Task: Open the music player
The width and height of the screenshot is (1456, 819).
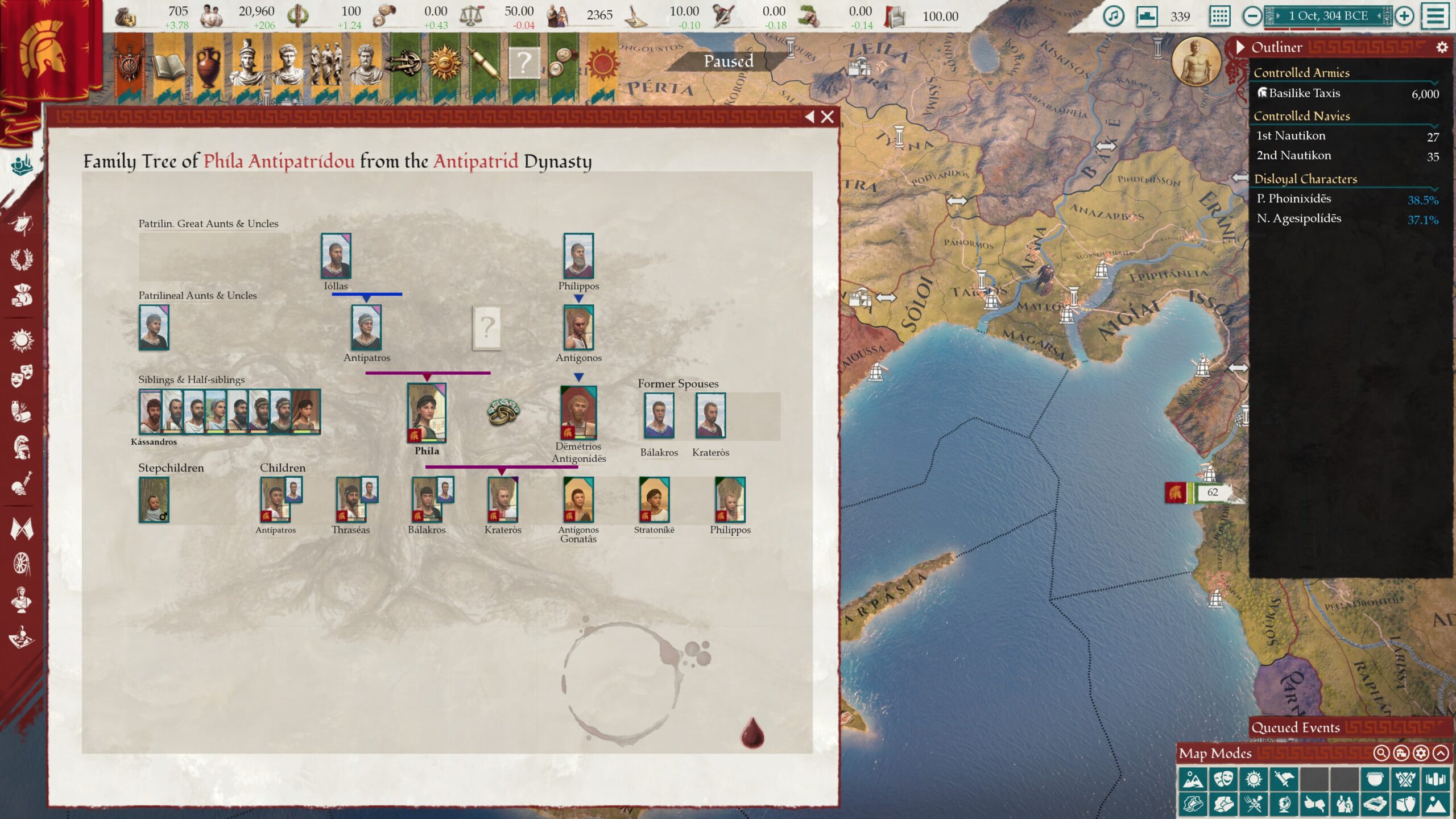Action: point(1113,16)
